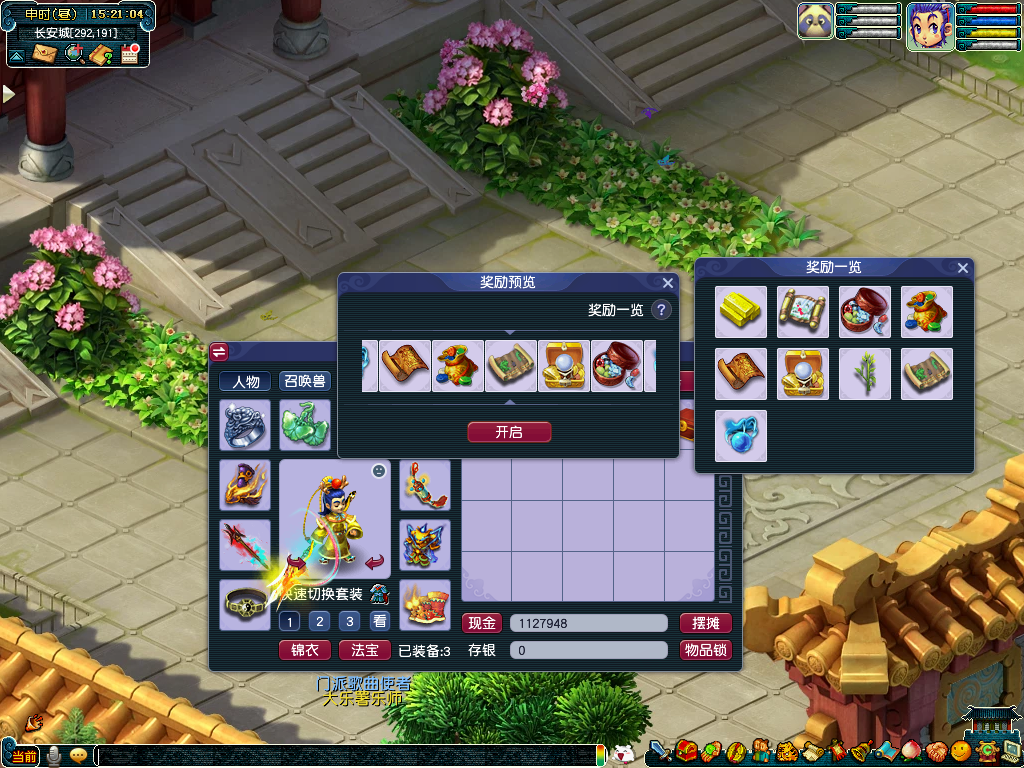
Task: Open the player character portrait
Action: click(929, 26)
